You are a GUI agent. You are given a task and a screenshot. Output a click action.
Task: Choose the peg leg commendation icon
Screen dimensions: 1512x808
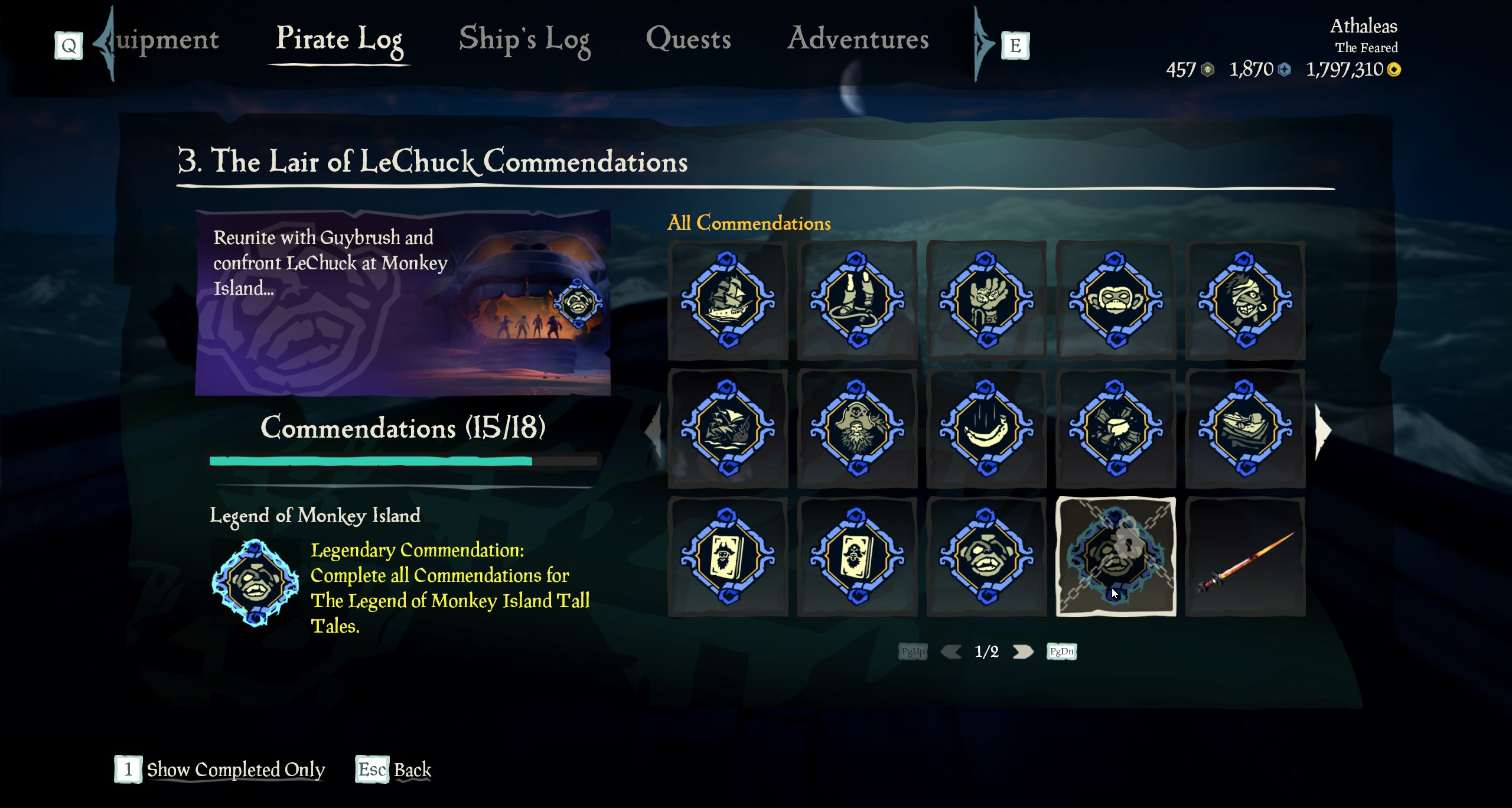(857, 300)
